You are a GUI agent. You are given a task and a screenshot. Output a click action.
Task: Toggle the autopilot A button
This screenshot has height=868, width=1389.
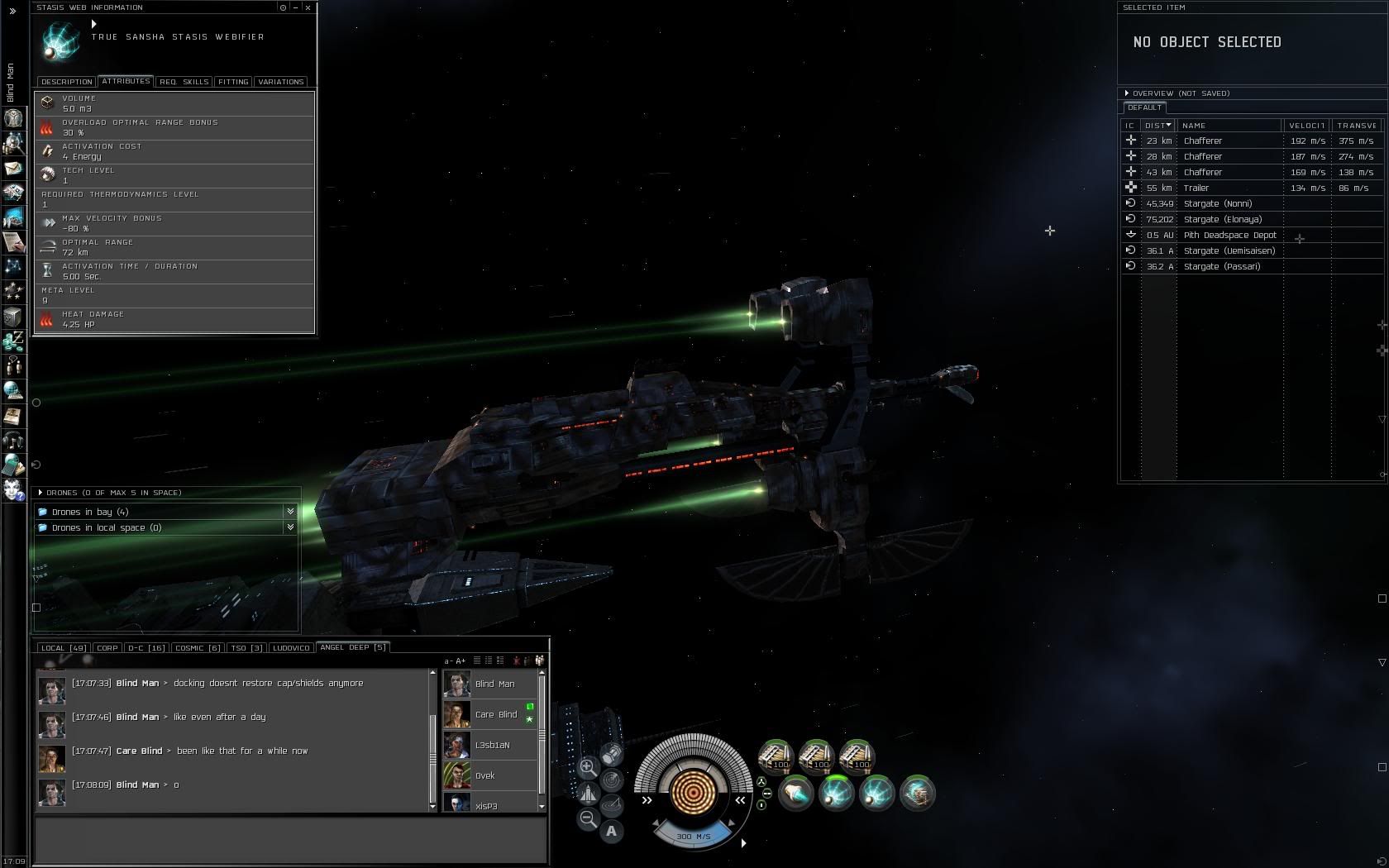coord(611,832)
